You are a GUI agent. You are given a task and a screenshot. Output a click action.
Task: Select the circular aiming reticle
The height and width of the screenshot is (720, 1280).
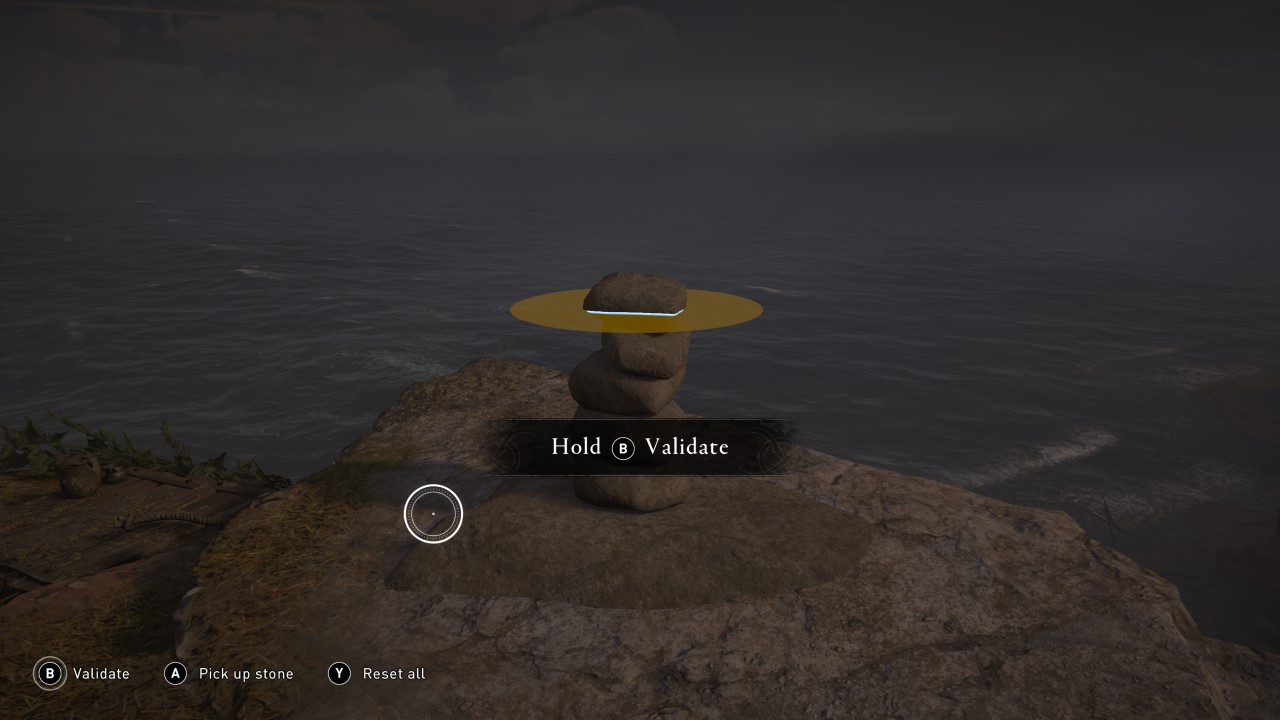click(433, 513)
